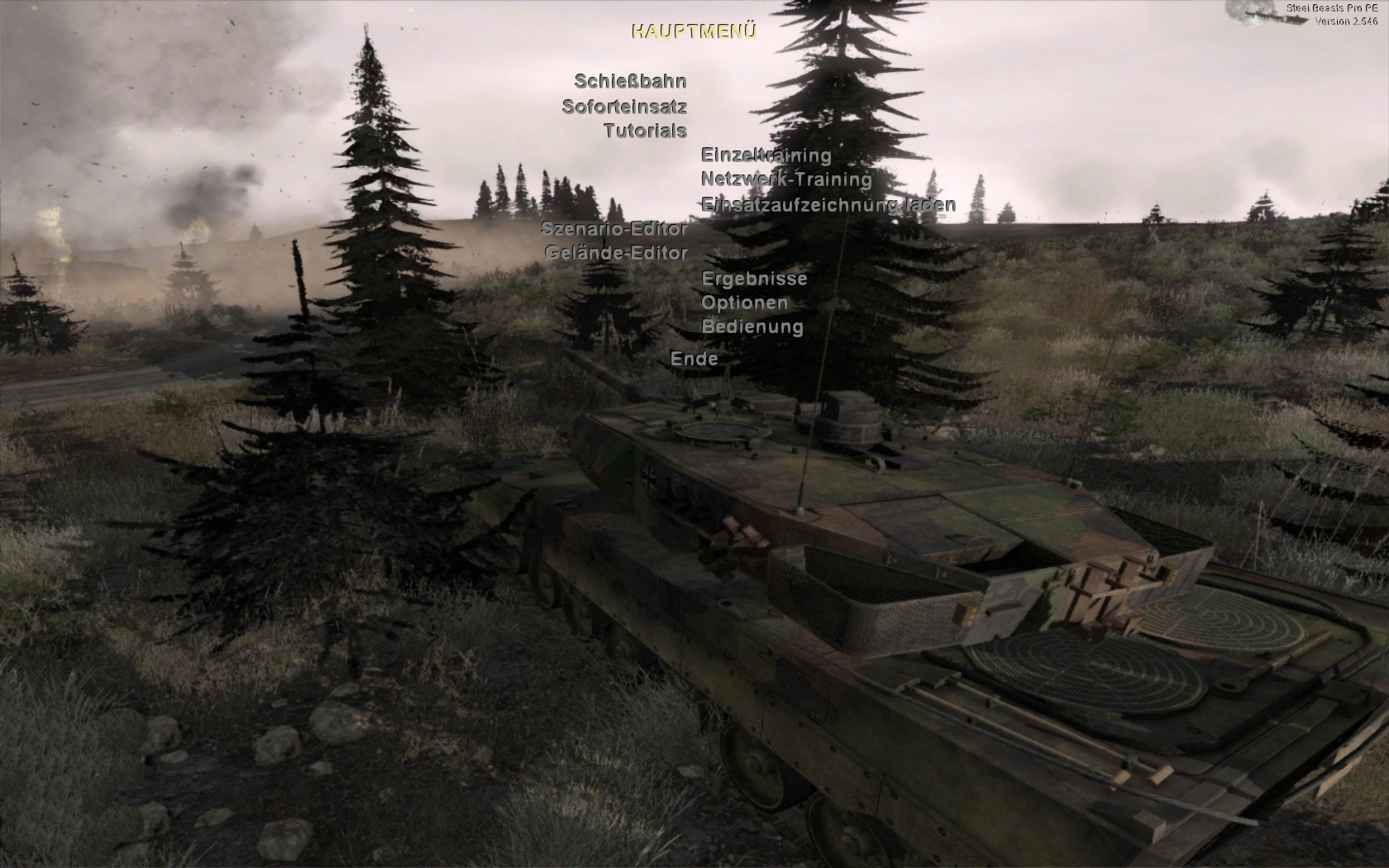Image resolution: width=1389 pixels, height=868 pixels.
Task: Open the Optionen settings
Action: (744, 303)
